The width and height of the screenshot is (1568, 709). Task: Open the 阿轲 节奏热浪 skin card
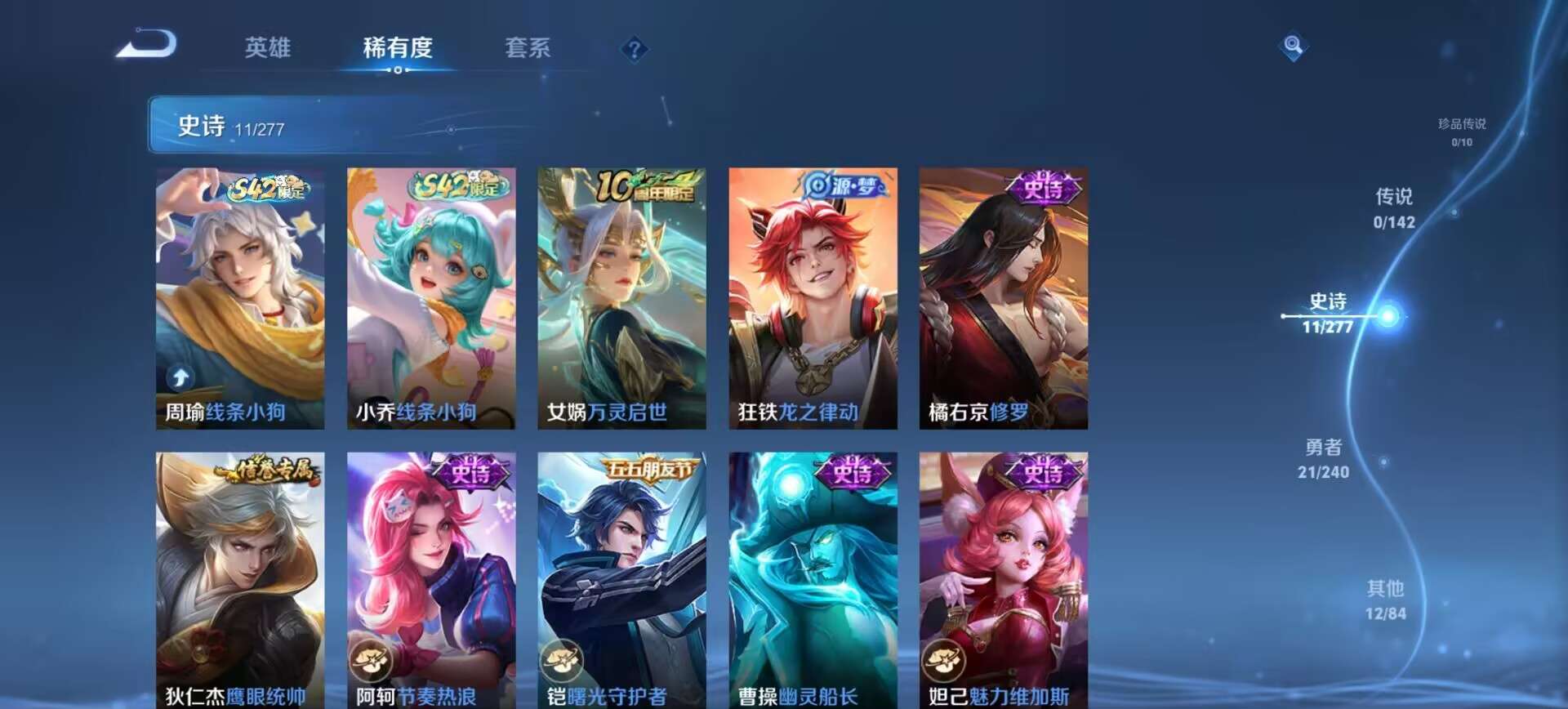(x=431, y=580)
